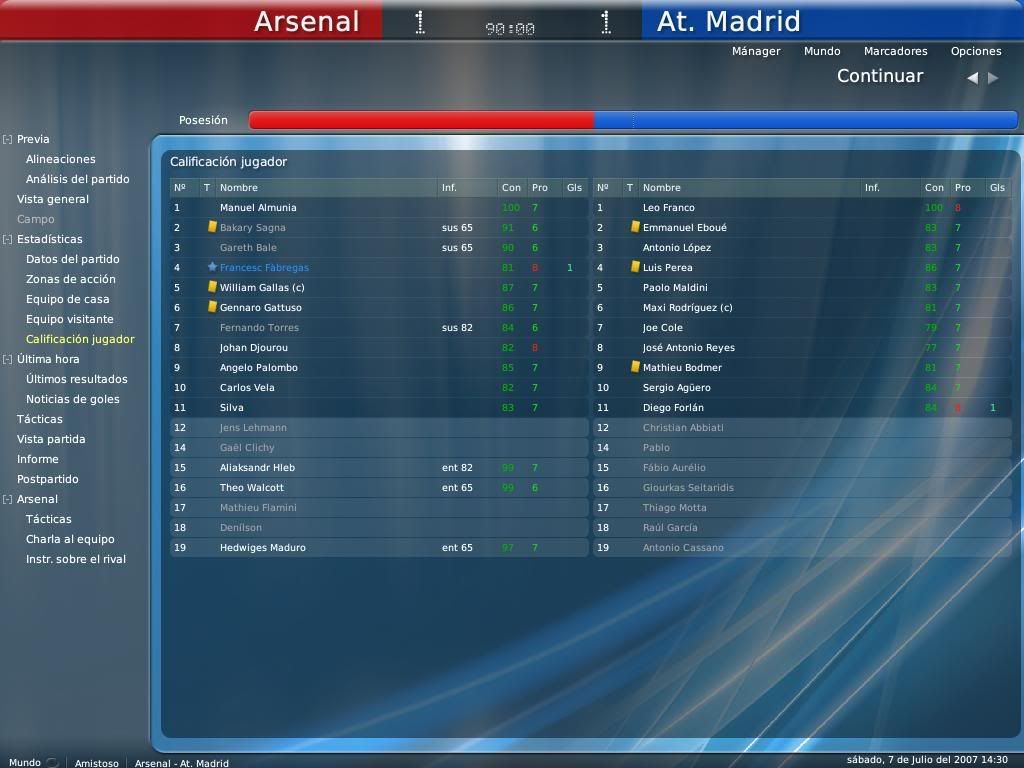1024x768 pixels.
Task: Select player Francesc Fàbregas
Action: [x=264, y=267]
